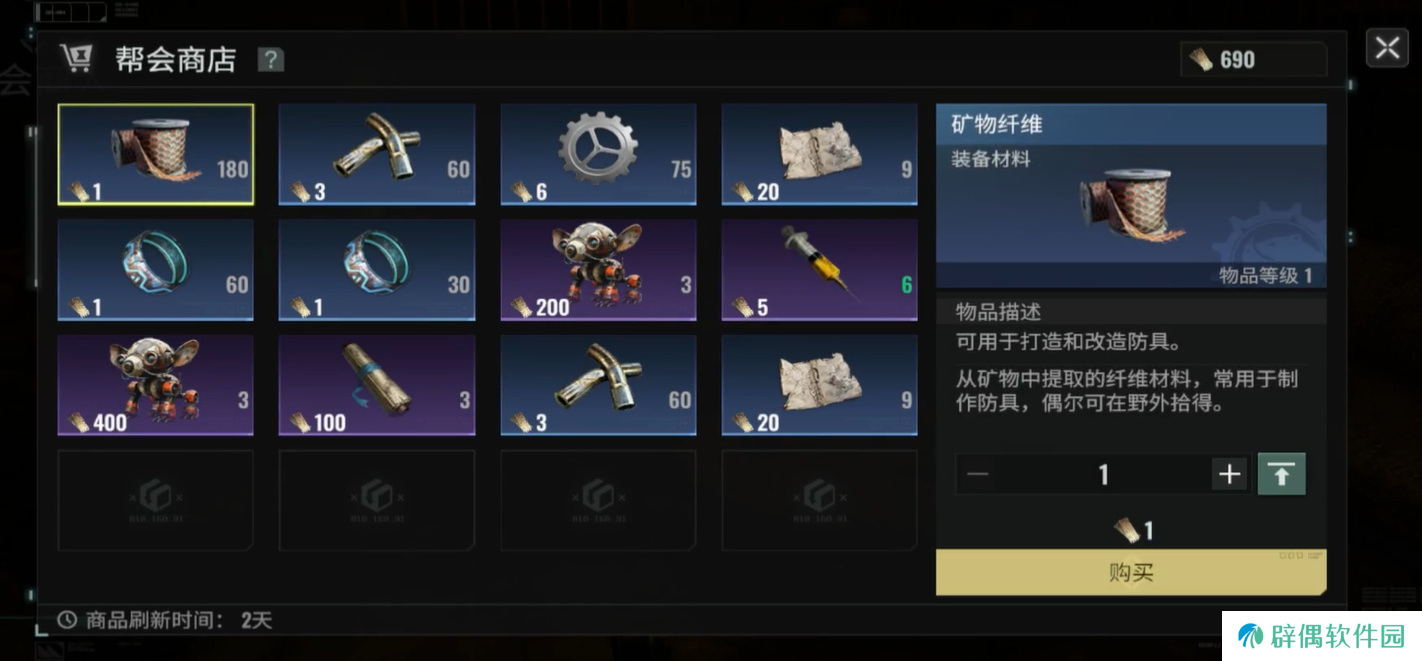The height and width of the screenshot is (661, 1422).
Task: Close the guild shop window
Action: [x=1387, y=48]
